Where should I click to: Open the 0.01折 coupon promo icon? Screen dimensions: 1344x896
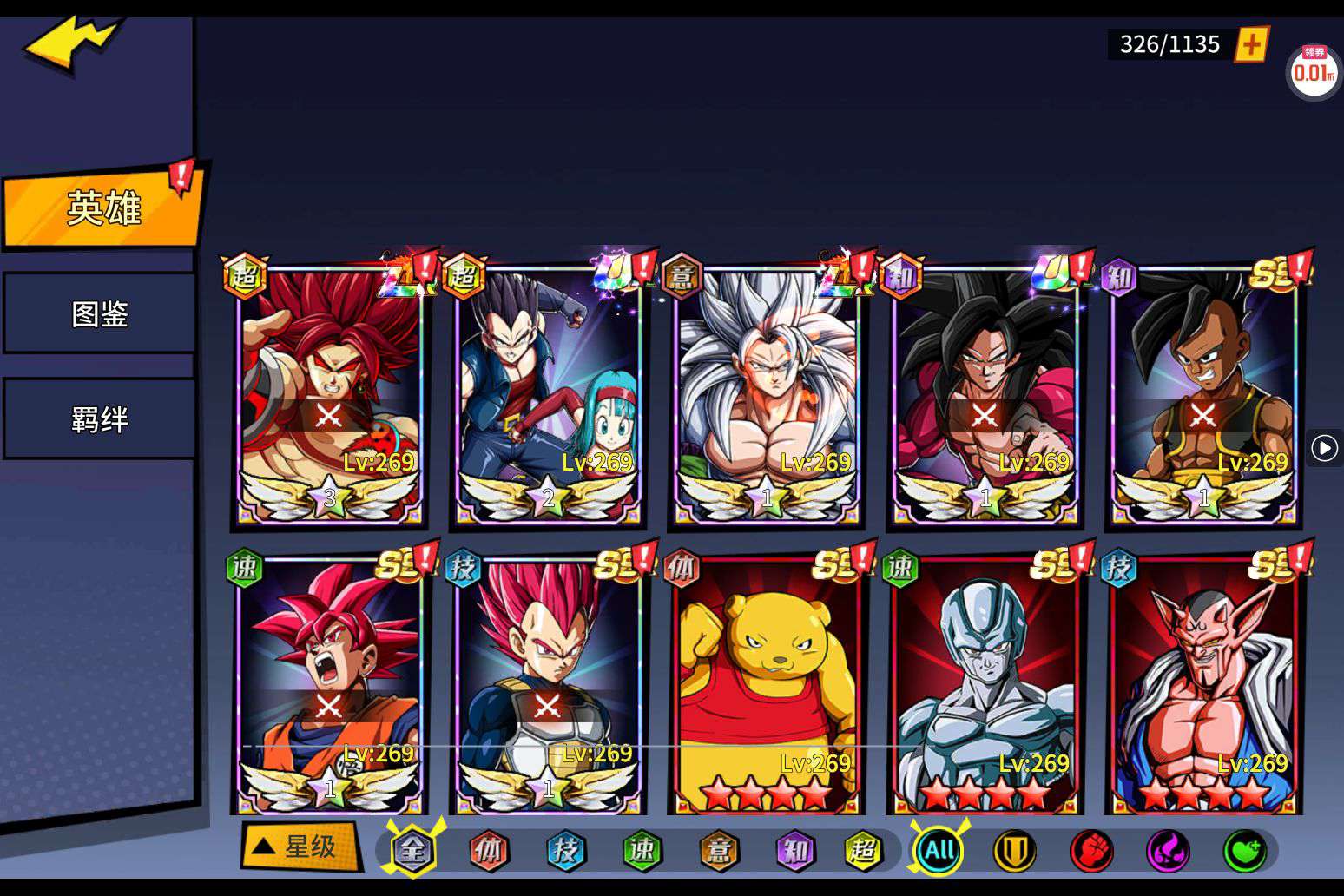click(1314, 70)
